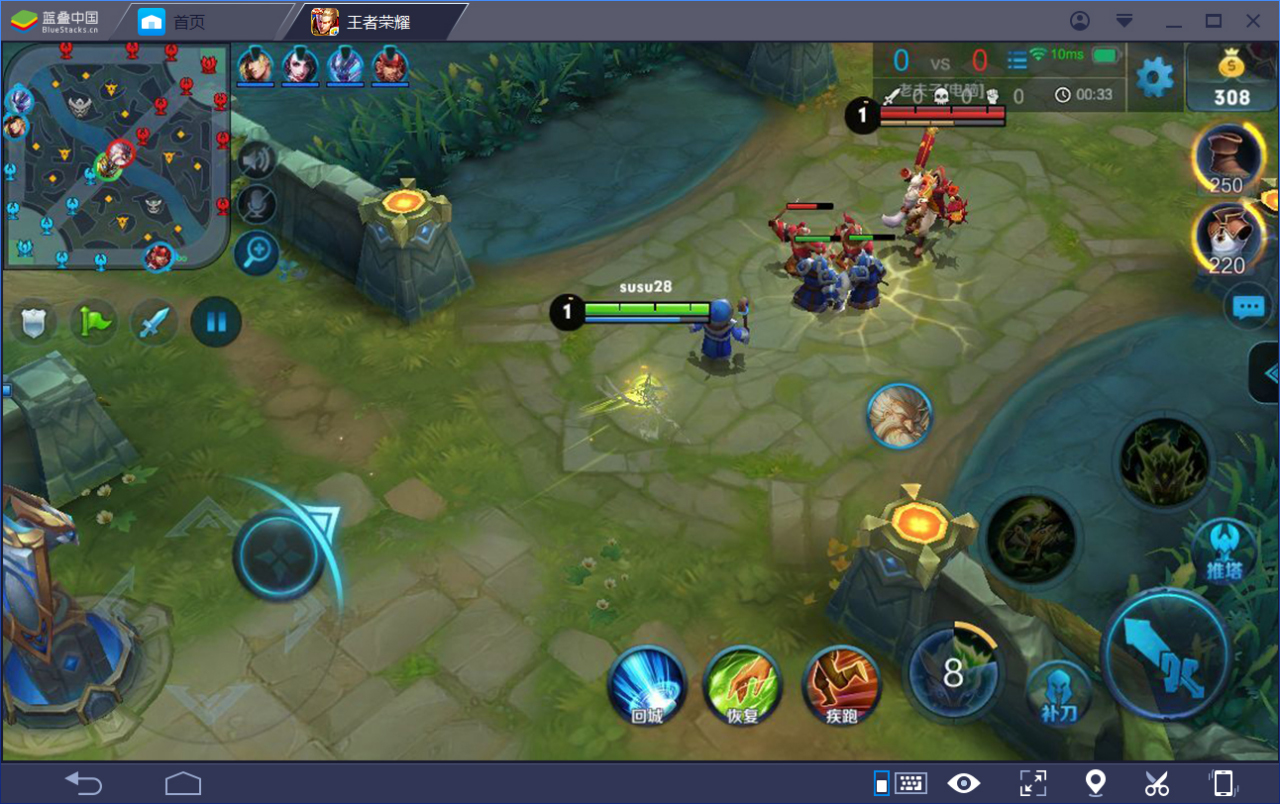Open the quick chat message bubble
1280x804 pixels.
1249,307
